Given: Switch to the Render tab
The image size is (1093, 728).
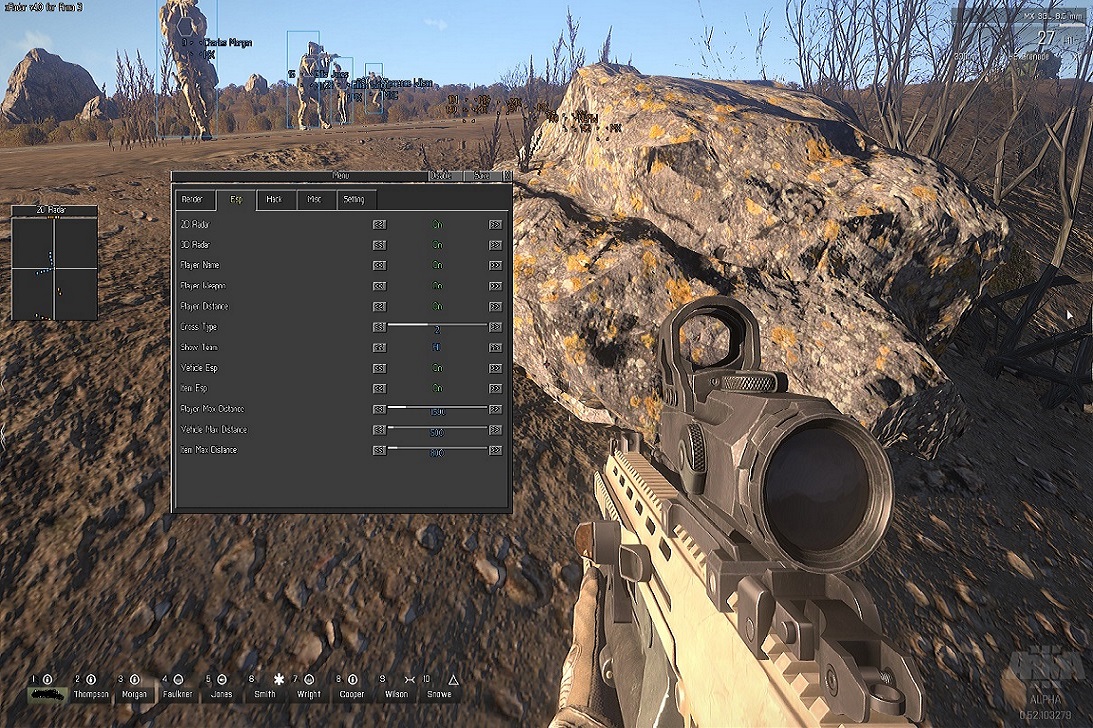Looking at the screenshot, I should click(x=194, y=200).
